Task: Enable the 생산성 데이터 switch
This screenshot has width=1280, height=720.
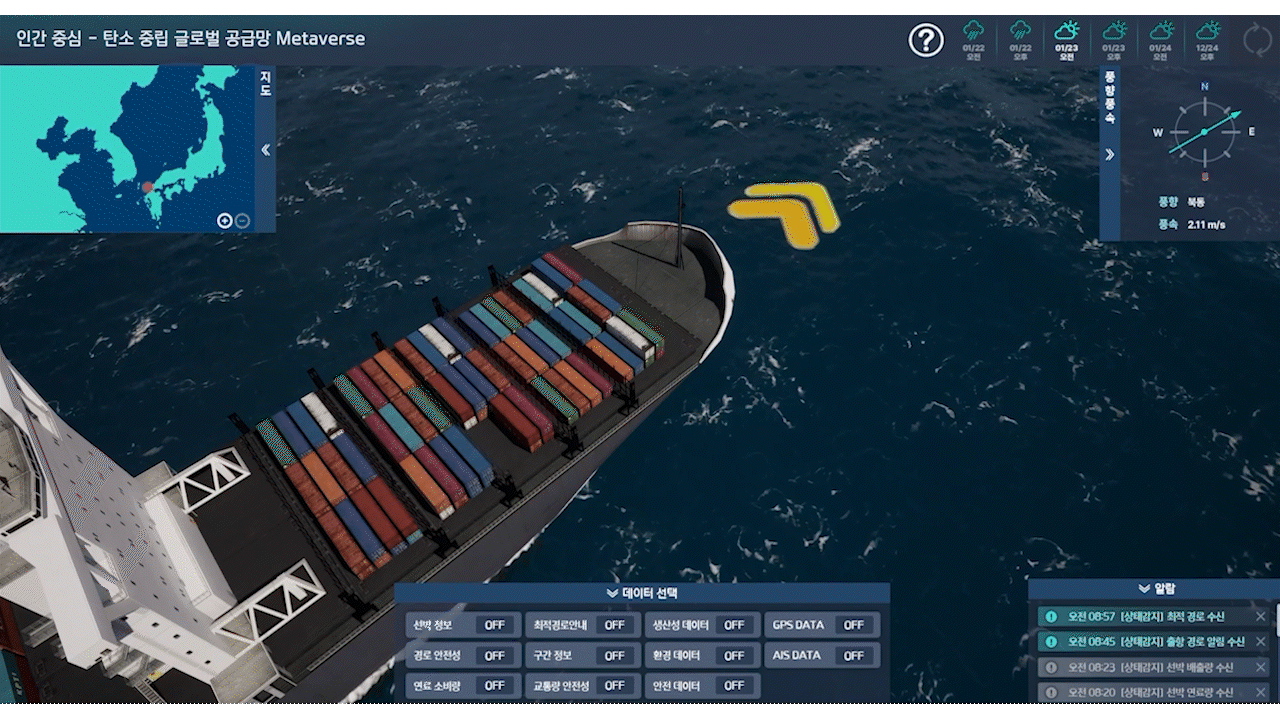Action: coord(734,625)
